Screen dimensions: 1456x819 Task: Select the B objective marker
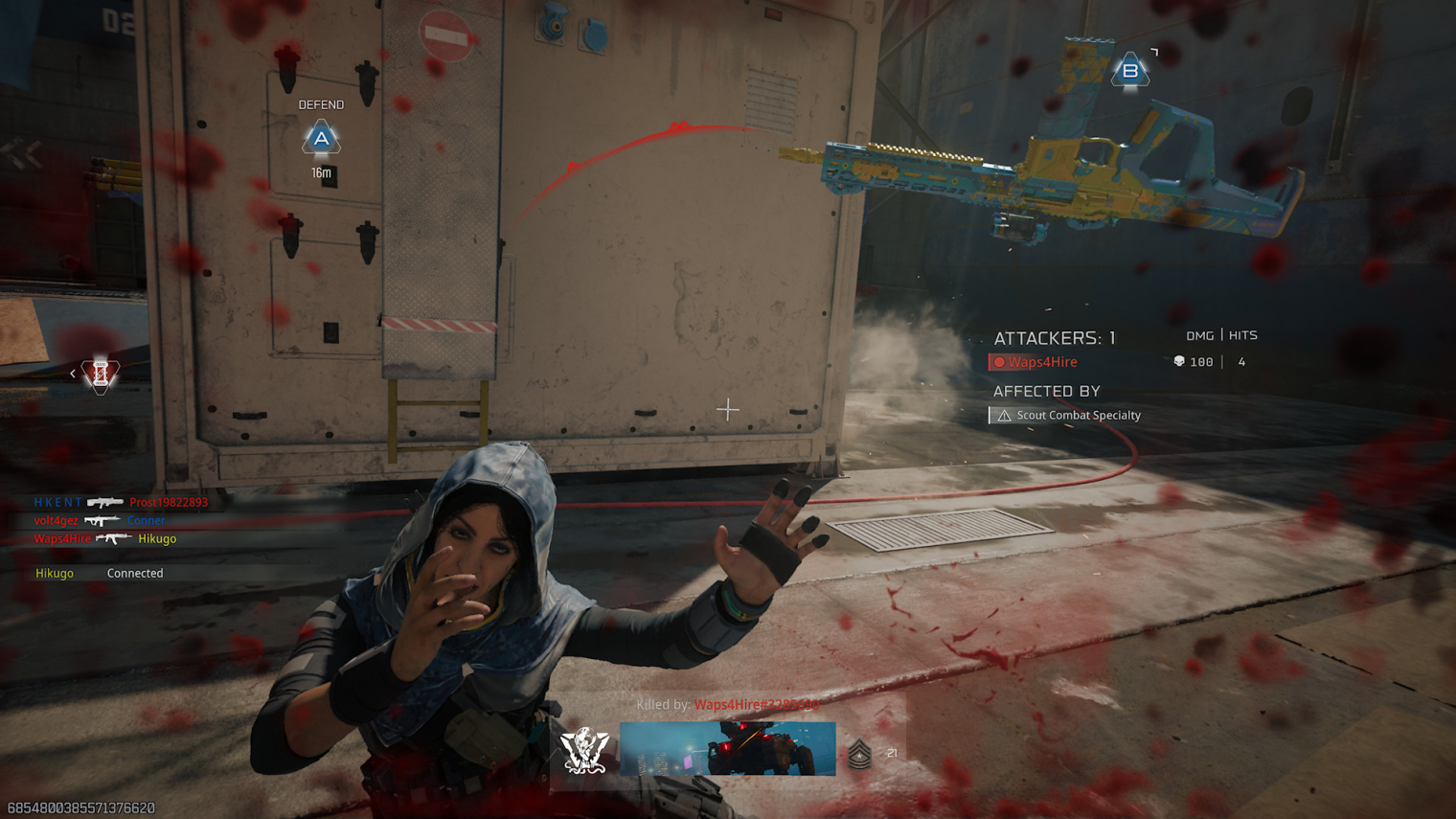pyautogui.click(x=1130, y=71)
